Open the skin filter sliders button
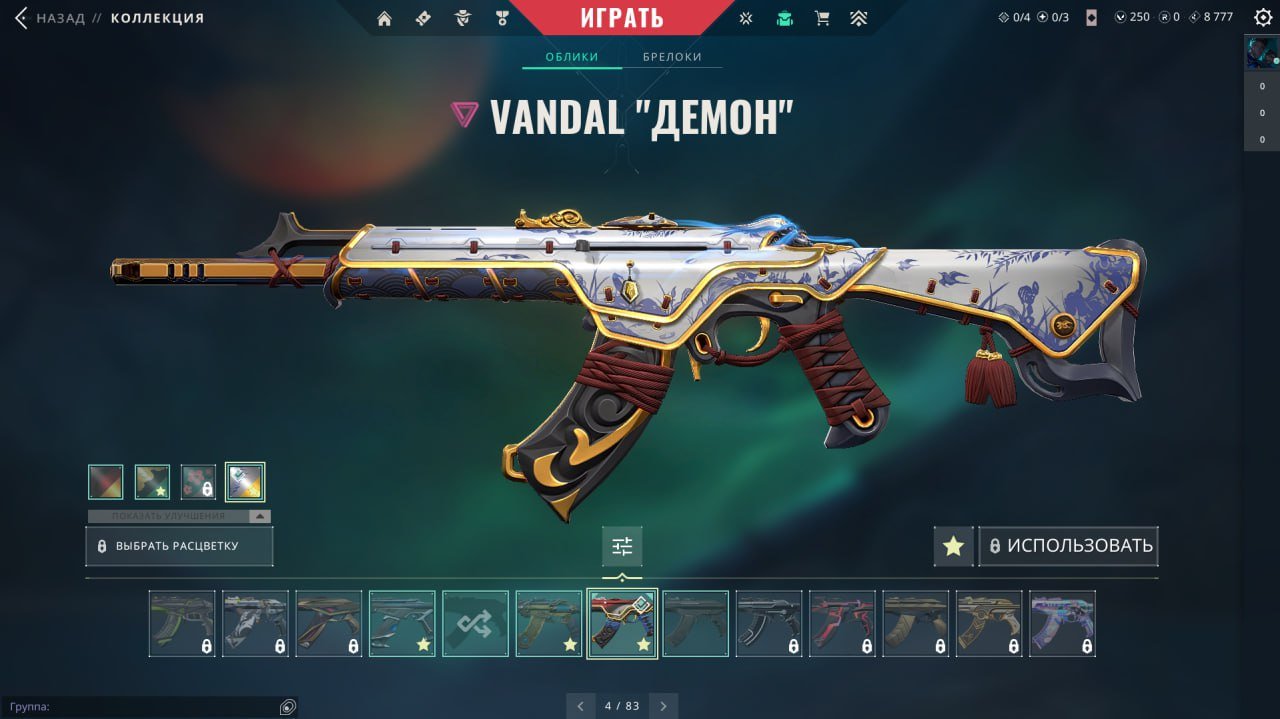 point(622,546)
